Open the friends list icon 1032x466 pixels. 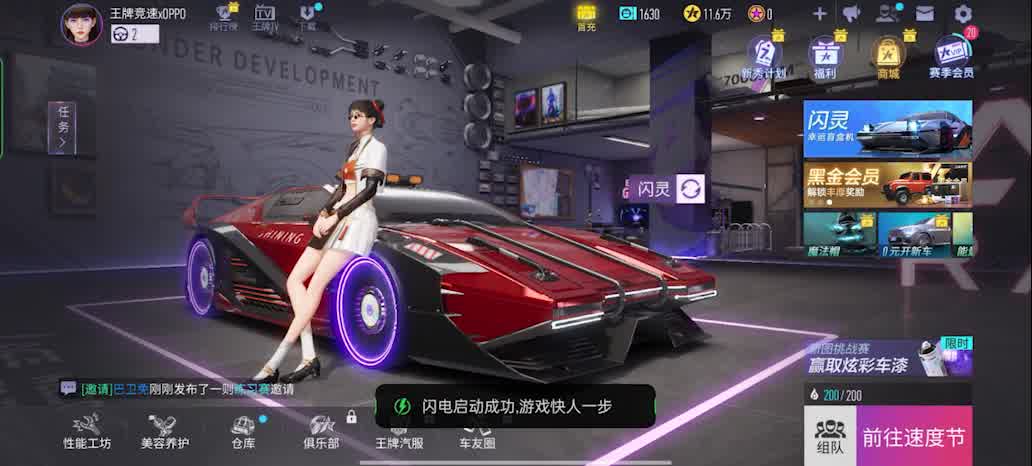(x=887, y=14)
